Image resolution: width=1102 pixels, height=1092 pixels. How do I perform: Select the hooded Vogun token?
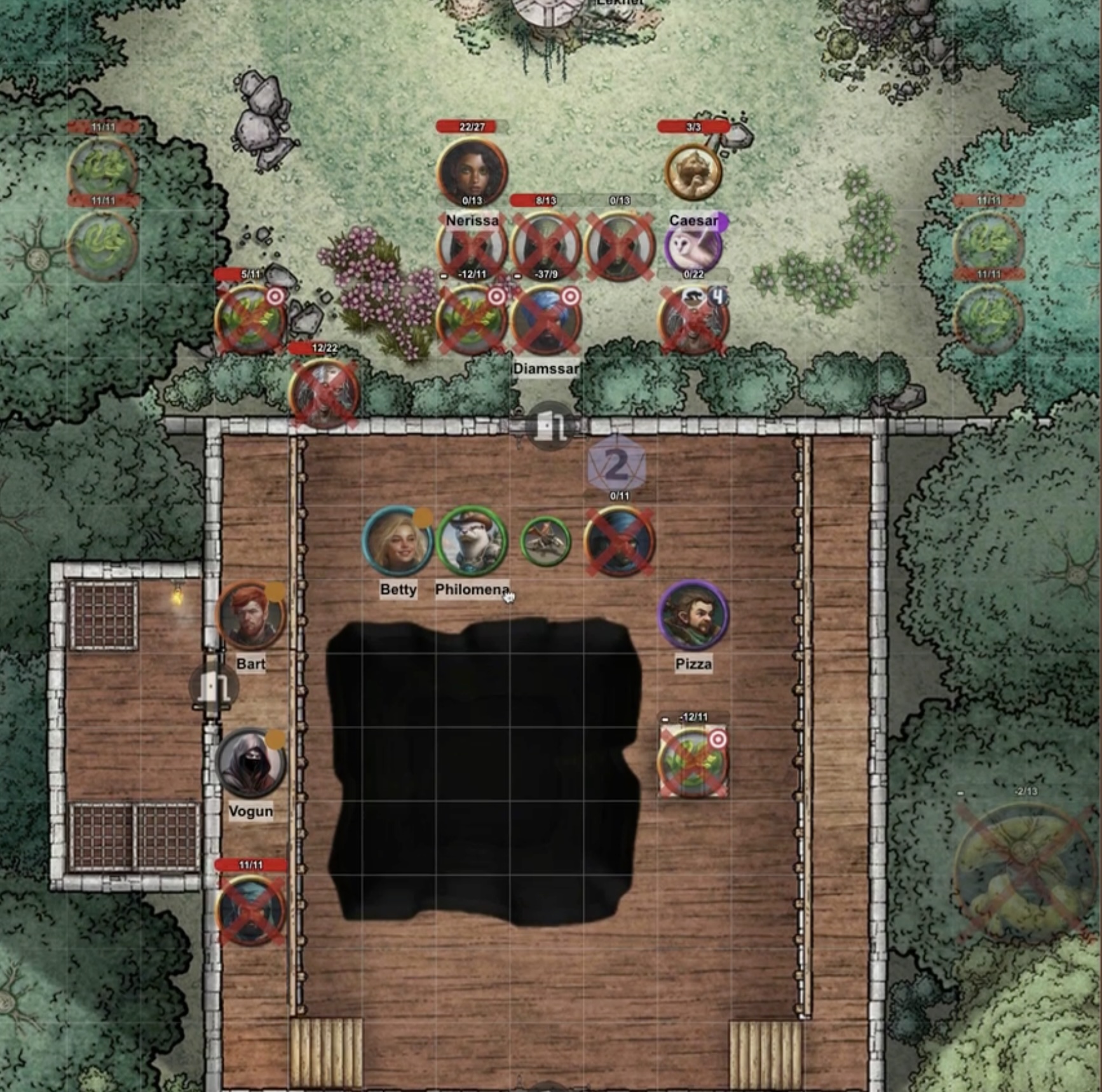pos(250,763)
